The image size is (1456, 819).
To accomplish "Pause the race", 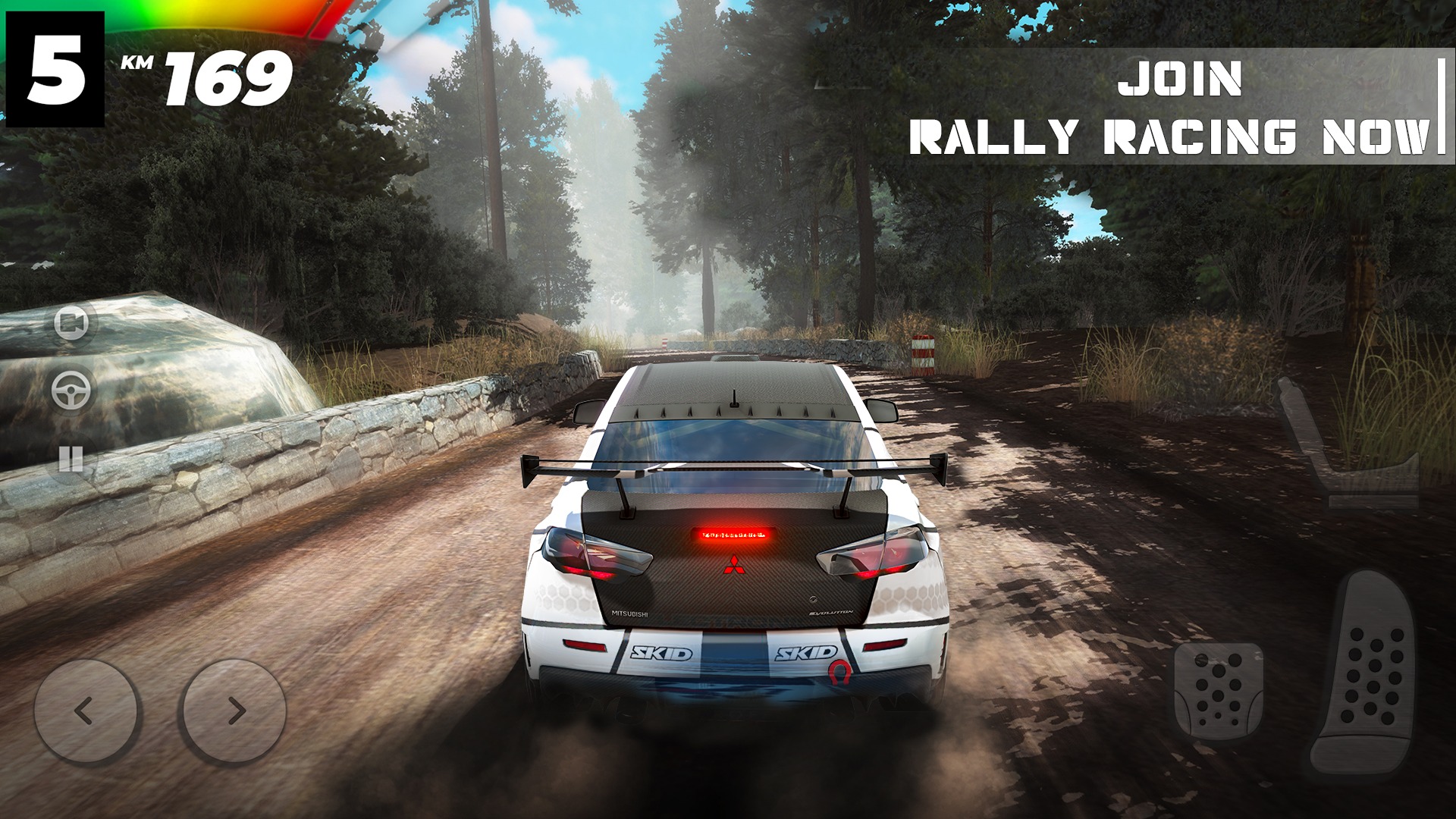I will tap(71, 458).
